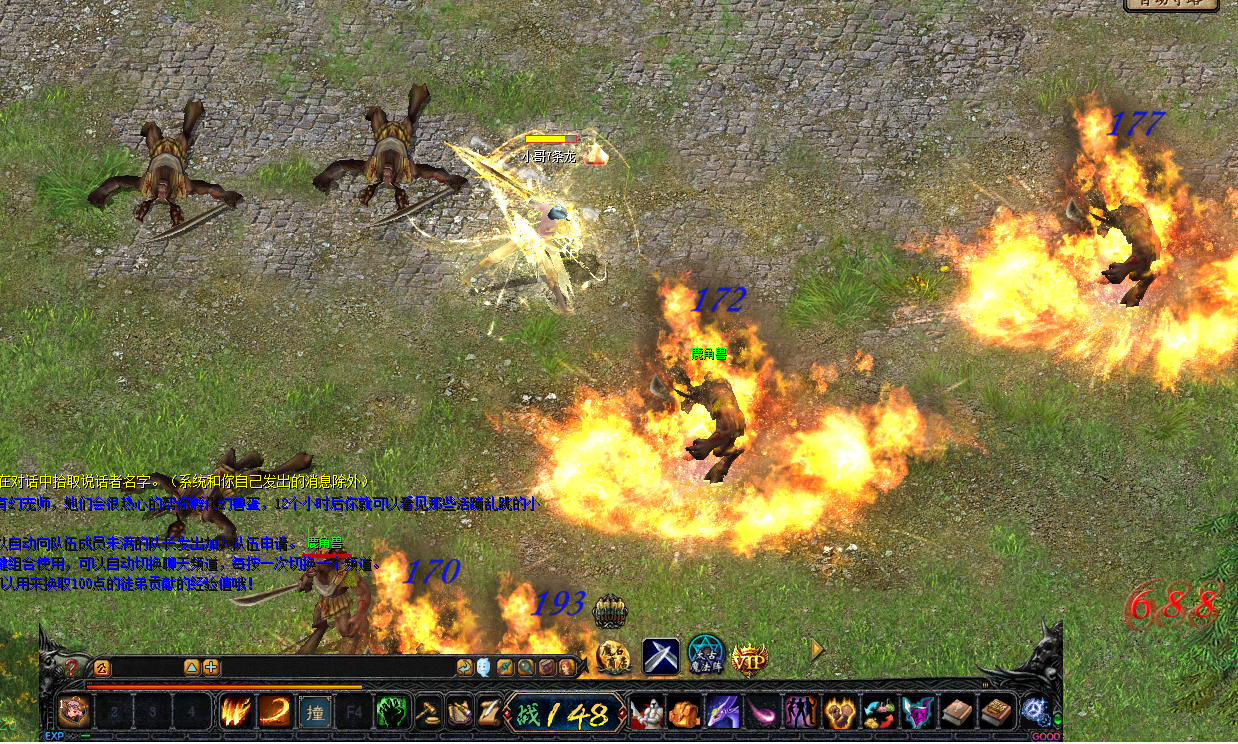The height and width of the screenshot is (744, 1238).
Task: Click the three silhouettes team icon
Action: click(x=800, y=712)
